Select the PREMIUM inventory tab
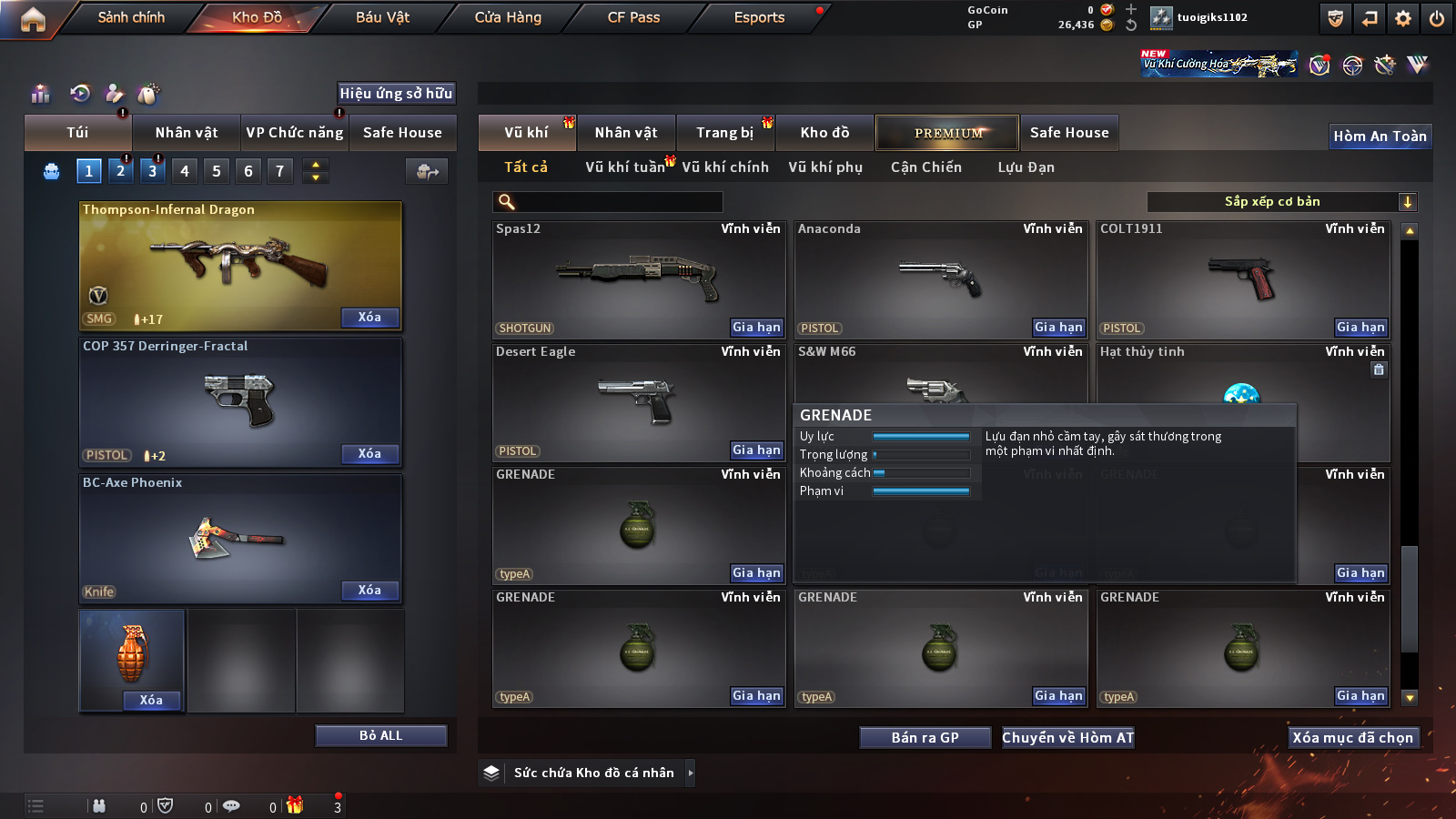The image size is (1456, 819). (947, 133)
